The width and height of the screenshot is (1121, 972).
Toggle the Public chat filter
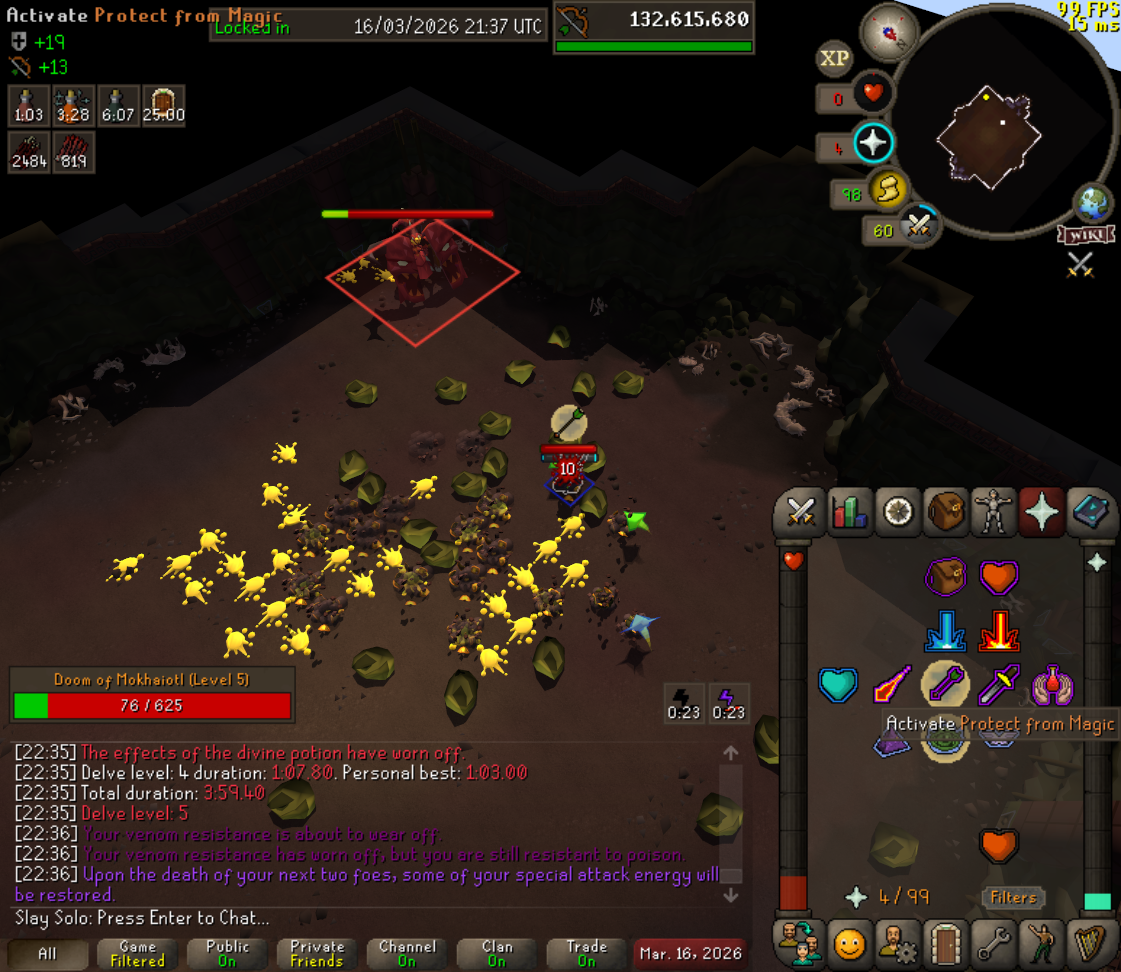pos(227,953)
